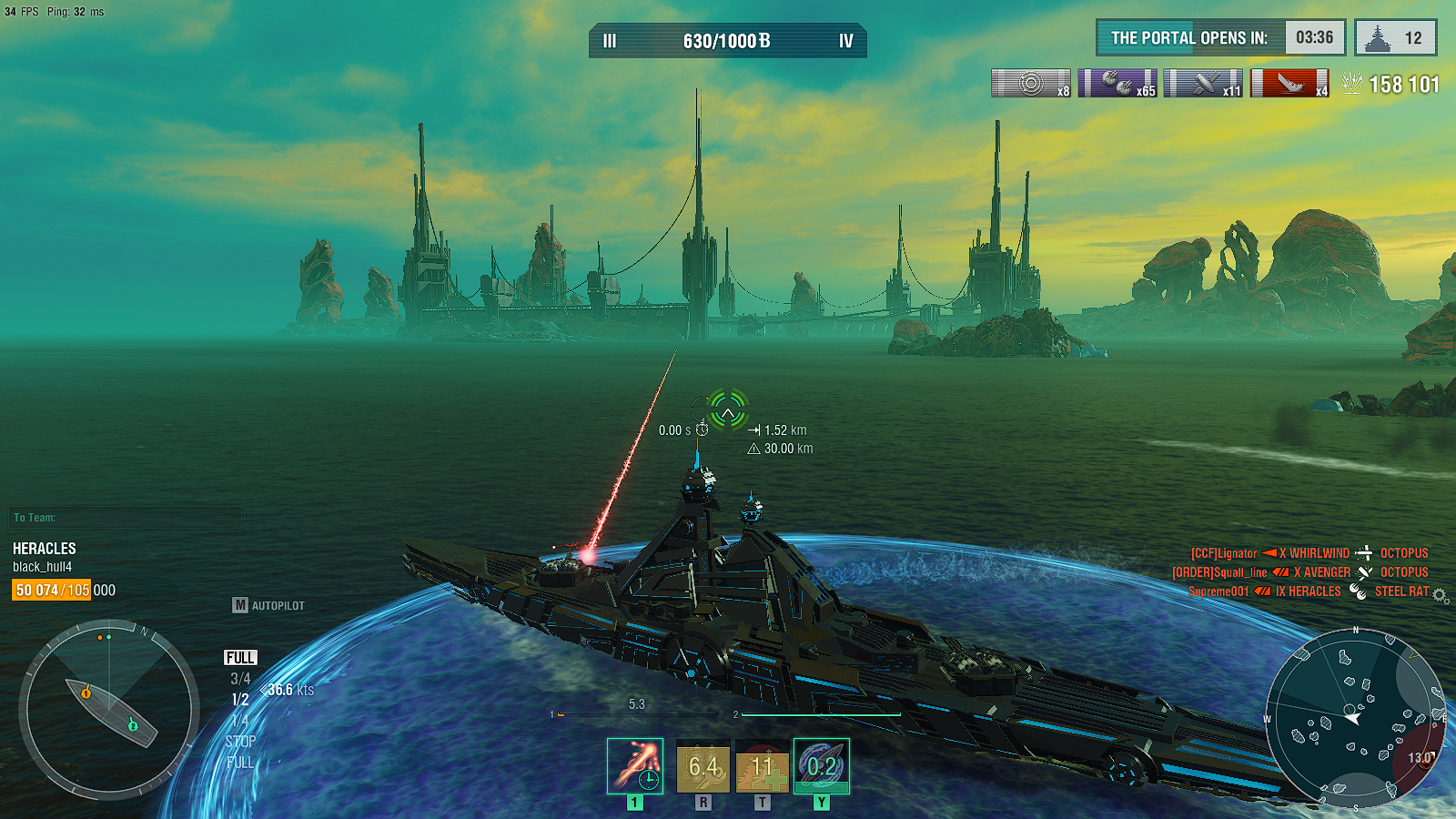Click the red ship-sunk ribbon
The width and height of the screenshot is (1456, 819).
(x=1289, y=84)
